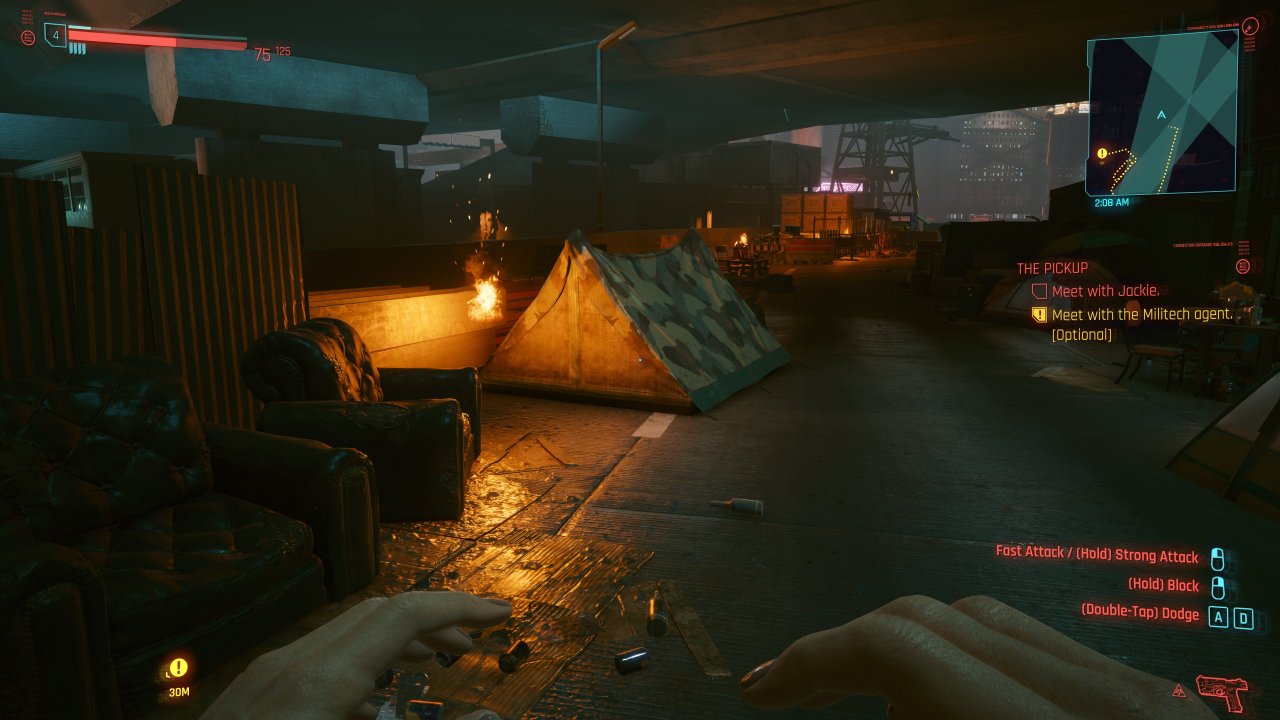Select the 2:08 AM clock display
Image resolution: width=1280 pixels, height=720 pixels.
(1110, 203)
